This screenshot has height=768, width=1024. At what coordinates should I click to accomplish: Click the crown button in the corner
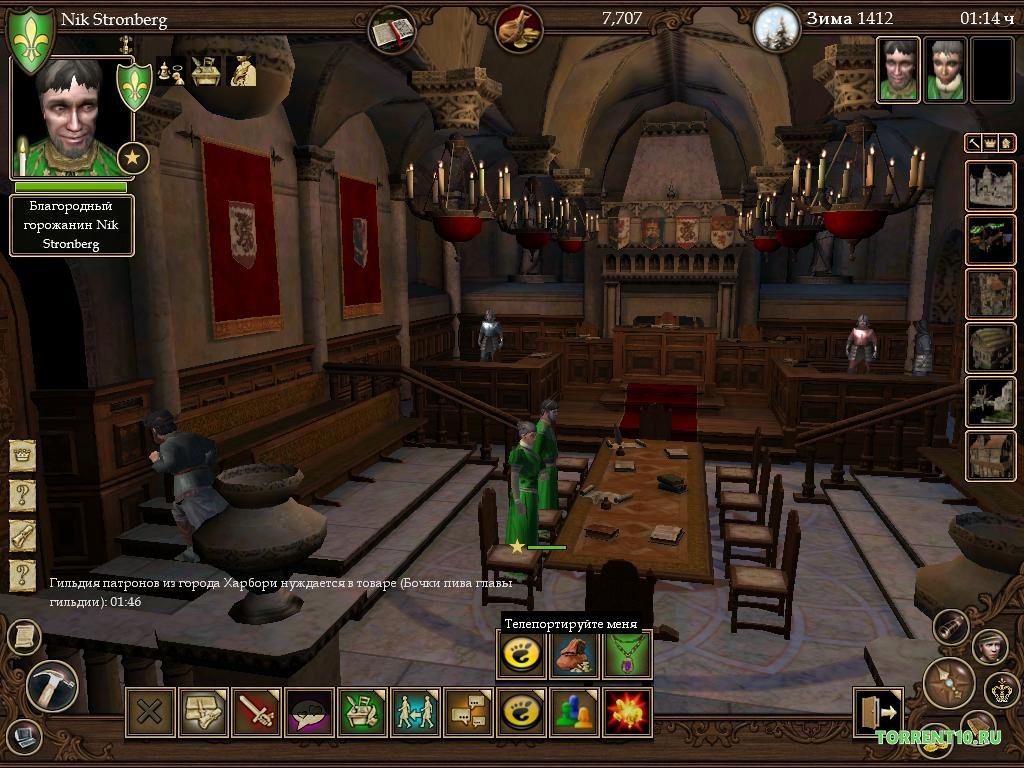coord(1001,689)
